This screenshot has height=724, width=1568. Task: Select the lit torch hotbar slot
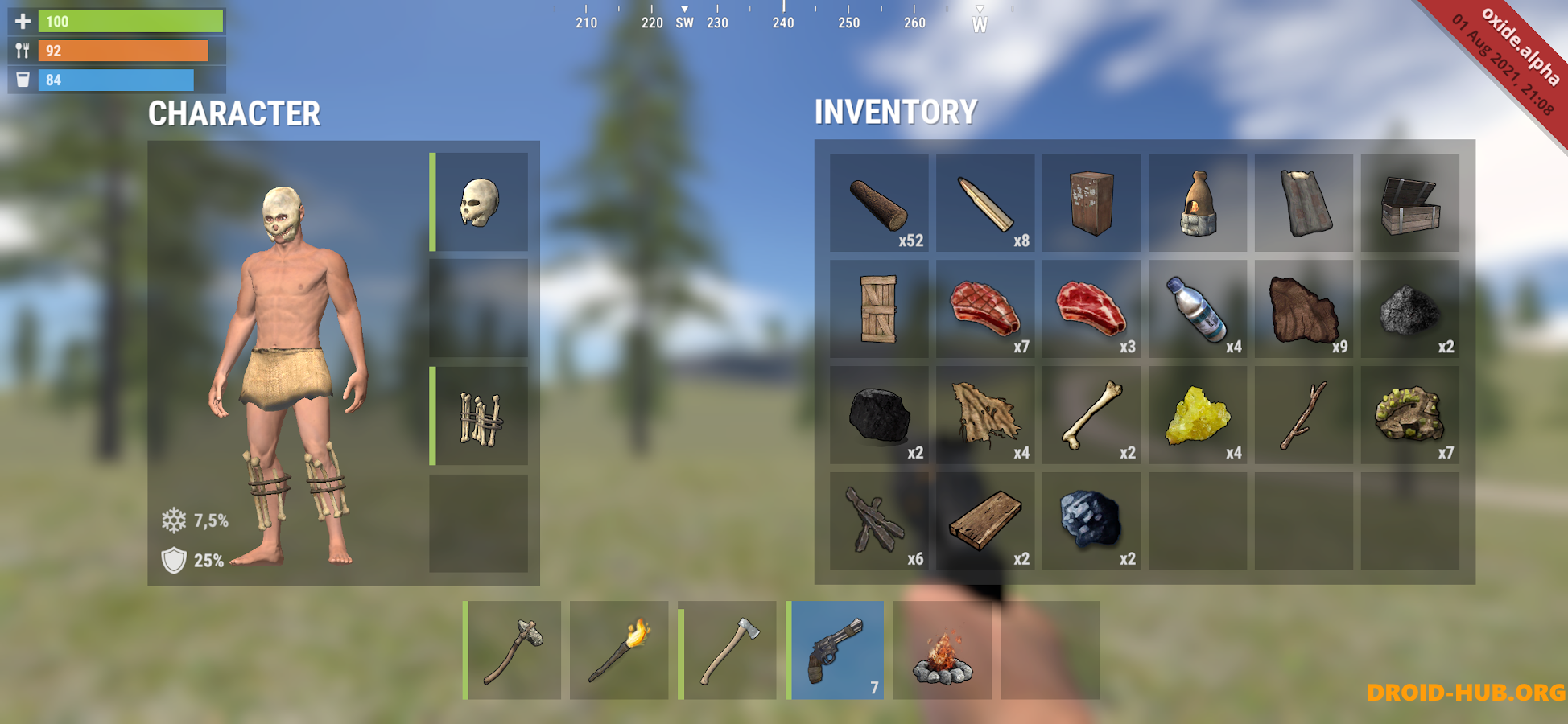[619, 650]
